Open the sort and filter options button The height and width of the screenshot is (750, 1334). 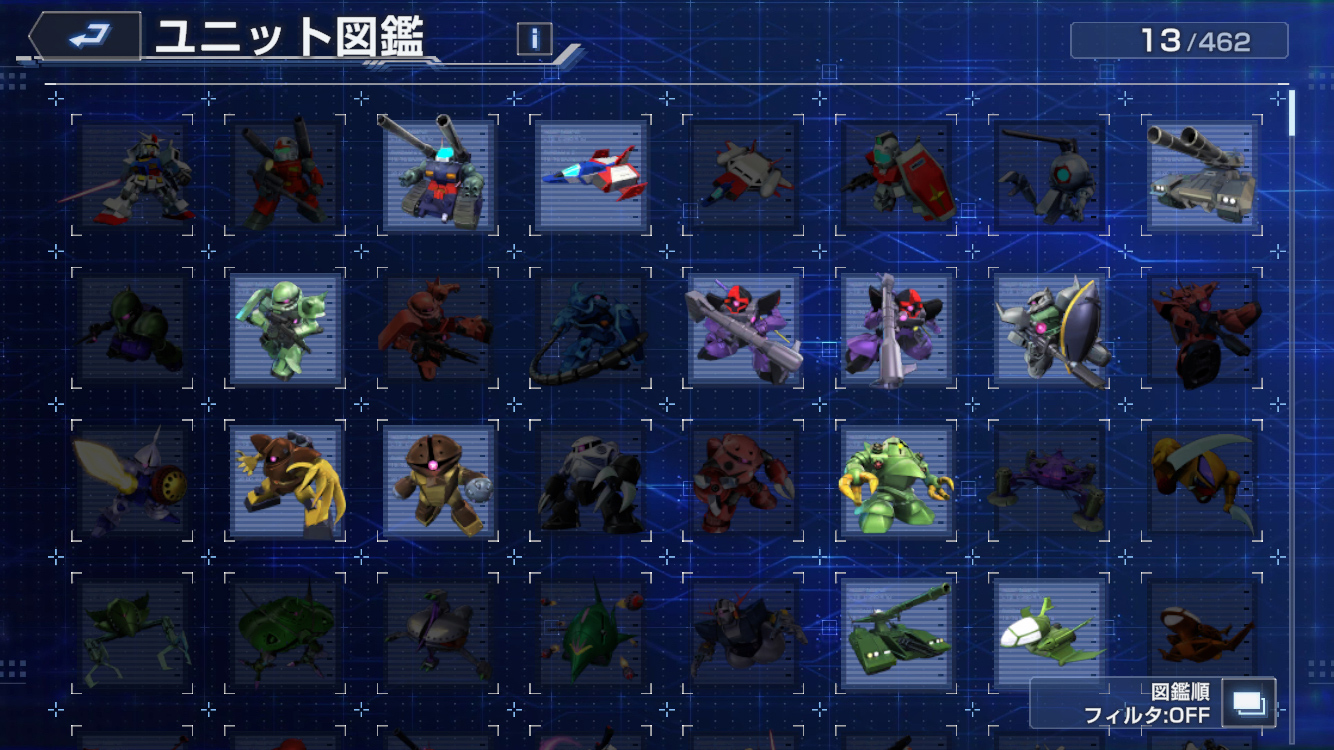point(1249,703)
